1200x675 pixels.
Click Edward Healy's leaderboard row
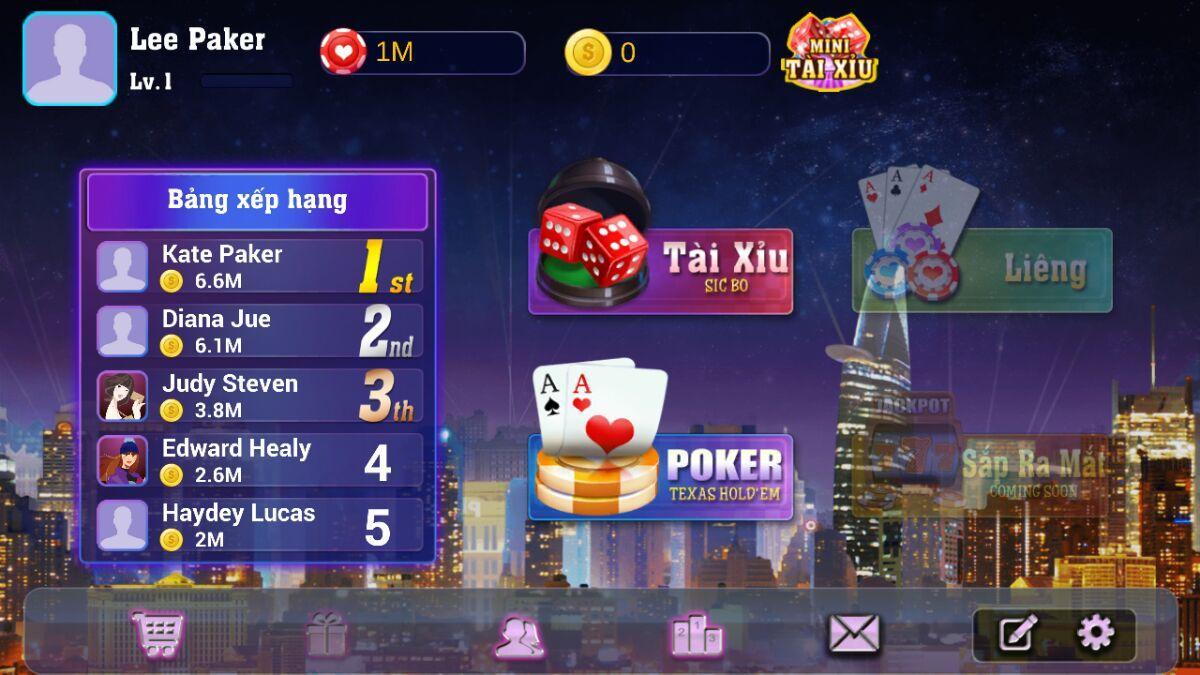pos(259,461)
